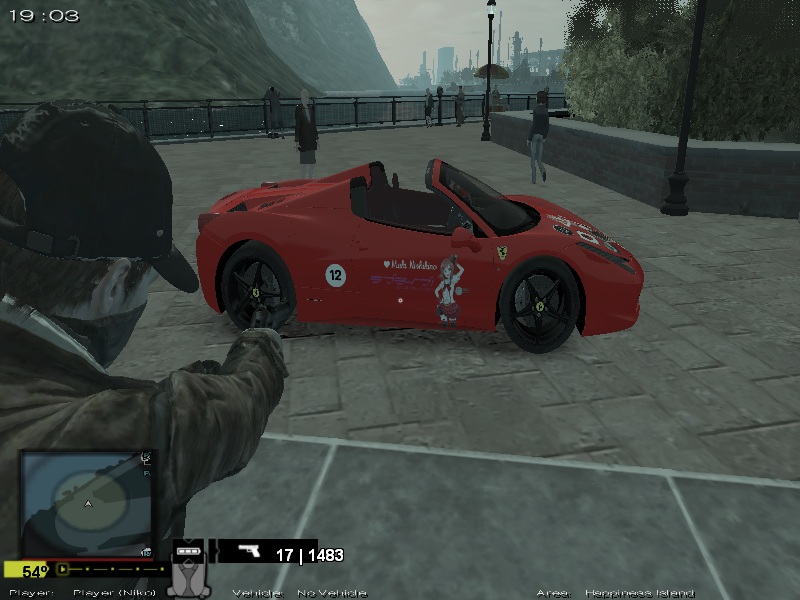800x600 pixels.
Task: Select the pistol weapon icon
Action: 251,553
